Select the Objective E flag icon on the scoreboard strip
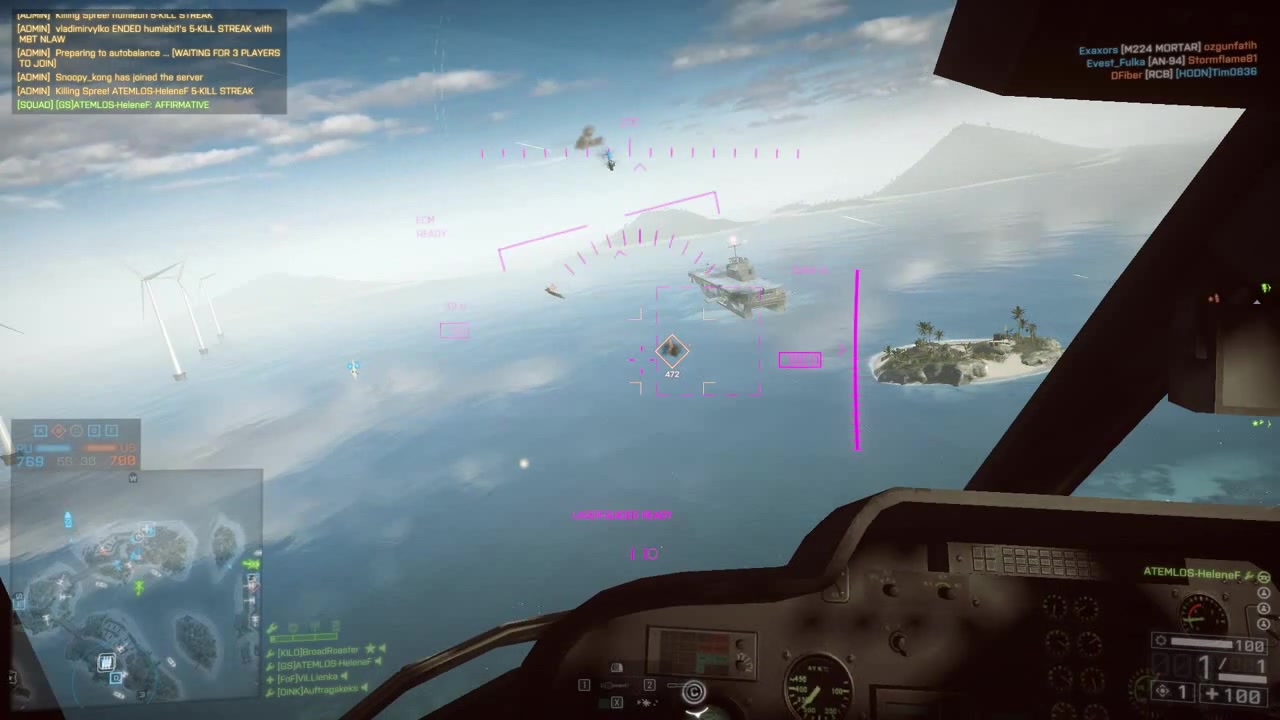The width and height of the screenshot is (1280, 720). point(114,430)
